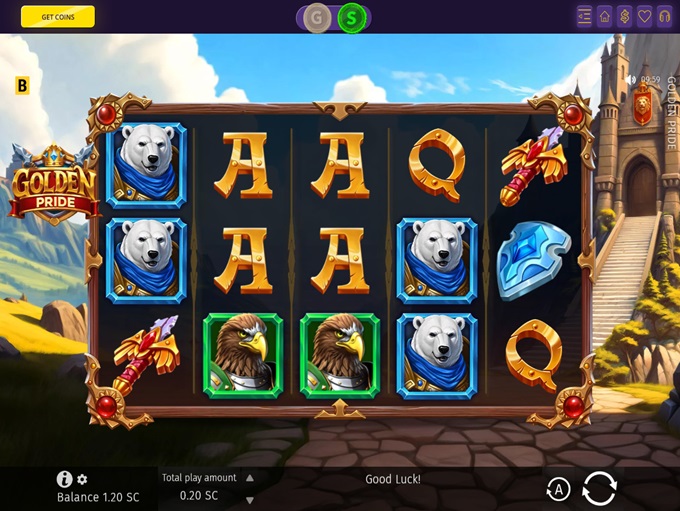Open the headphones support icon
This screenshot has height=511, width=680.
pos(664,16)
